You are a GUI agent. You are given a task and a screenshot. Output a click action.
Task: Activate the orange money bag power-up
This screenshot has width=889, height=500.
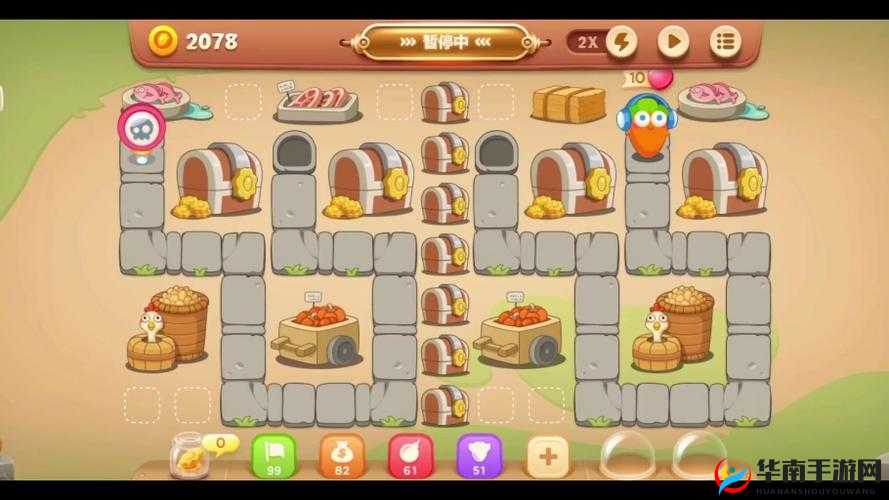point(340,455)
